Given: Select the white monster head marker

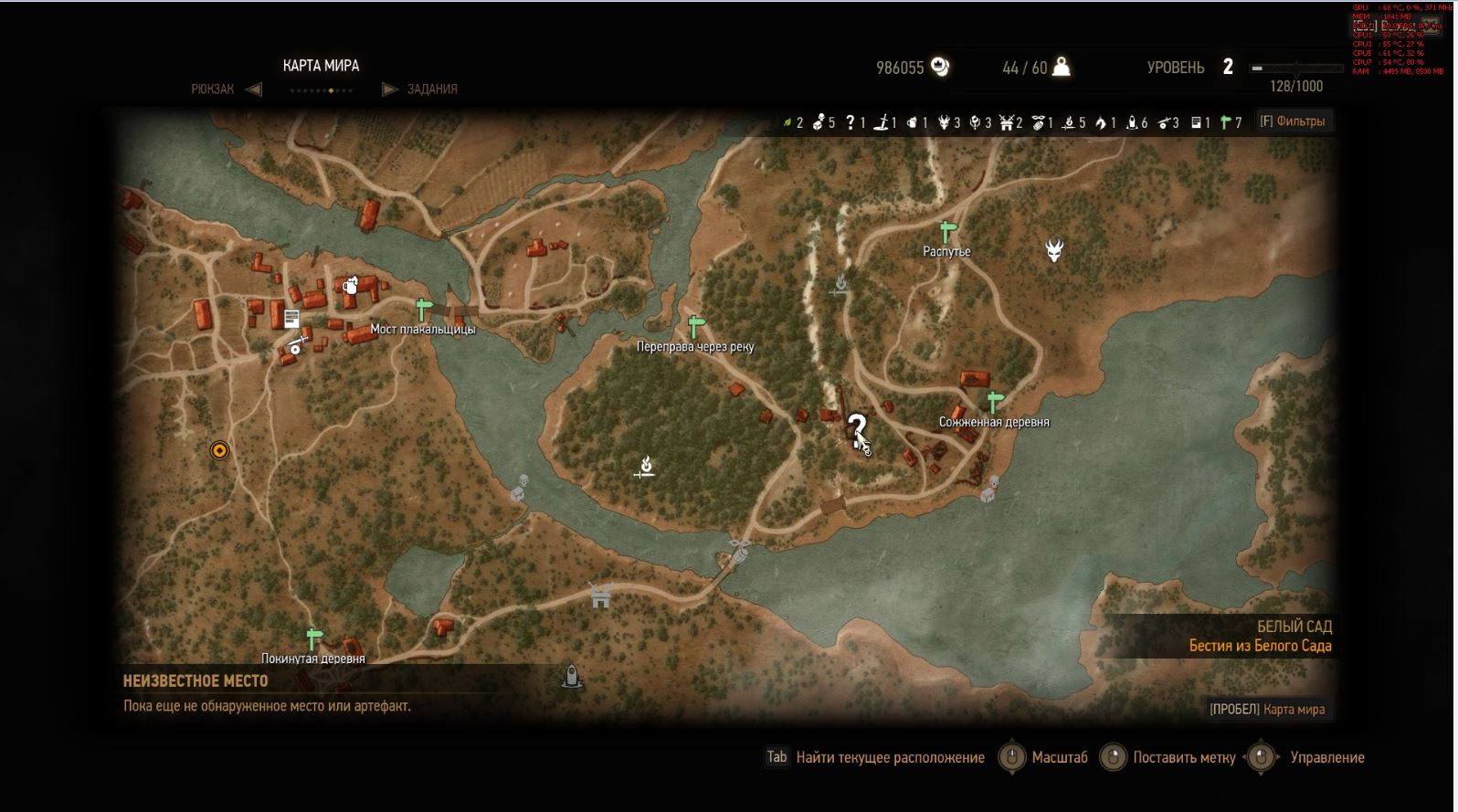Looking at the screenshot, I should tap(1054, 249).
